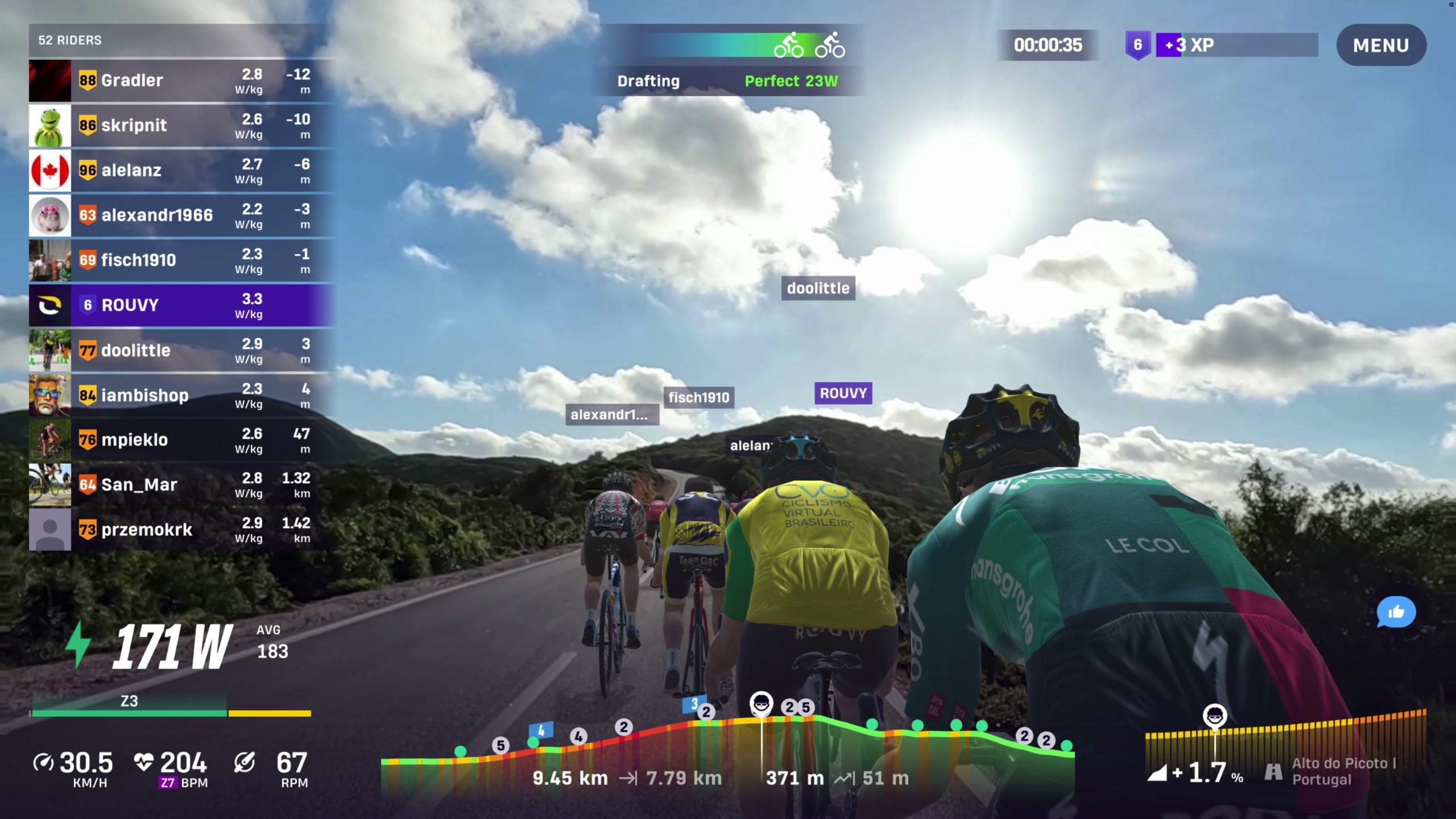Open the MENU button

point(1380,45)
